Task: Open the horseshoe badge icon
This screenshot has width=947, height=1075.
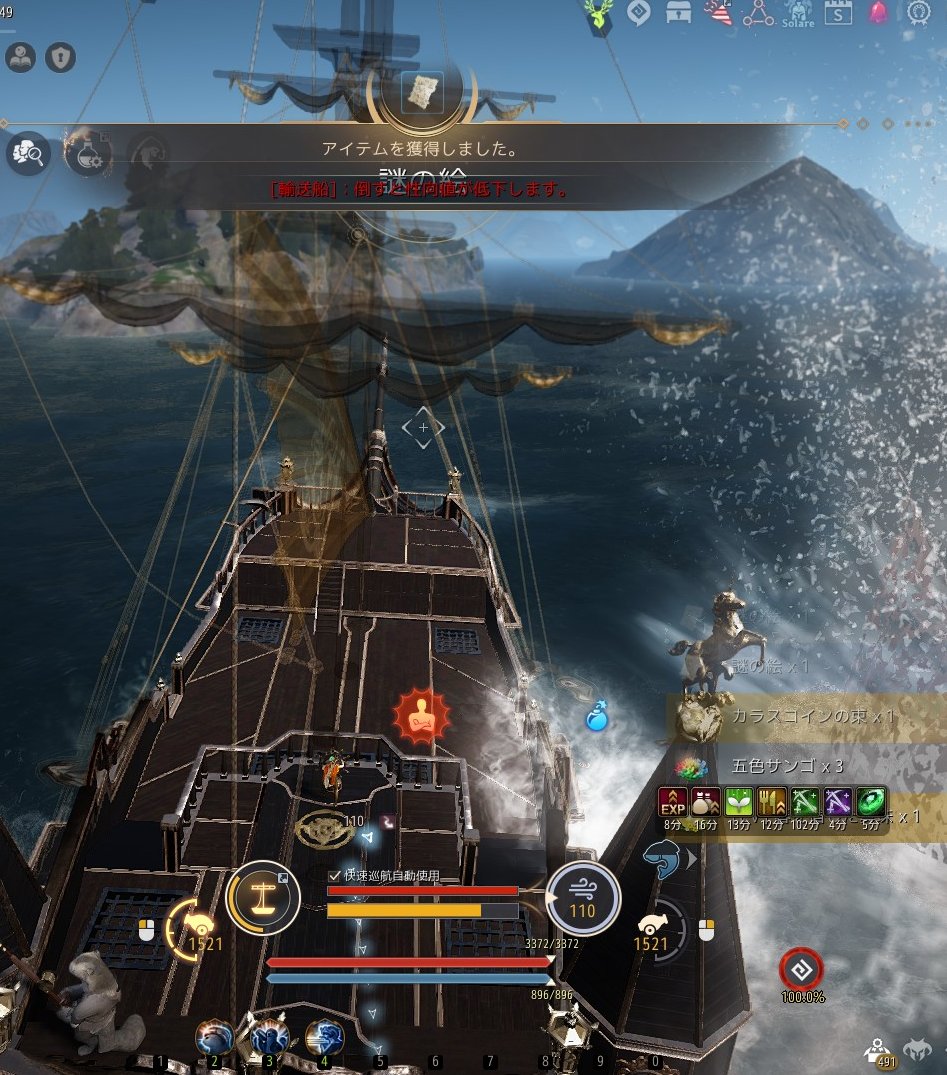Action: [x=919, y=13]
